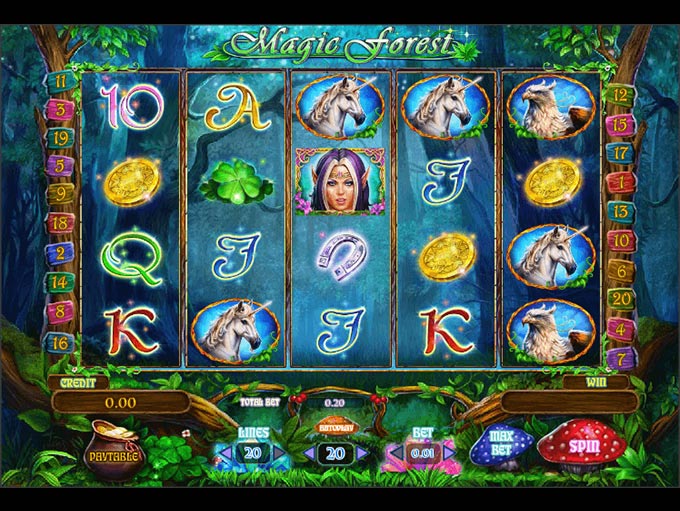Viewport: 680px width, 511px height.
Task: Choose payline marker 1
Action: (620, 183)
